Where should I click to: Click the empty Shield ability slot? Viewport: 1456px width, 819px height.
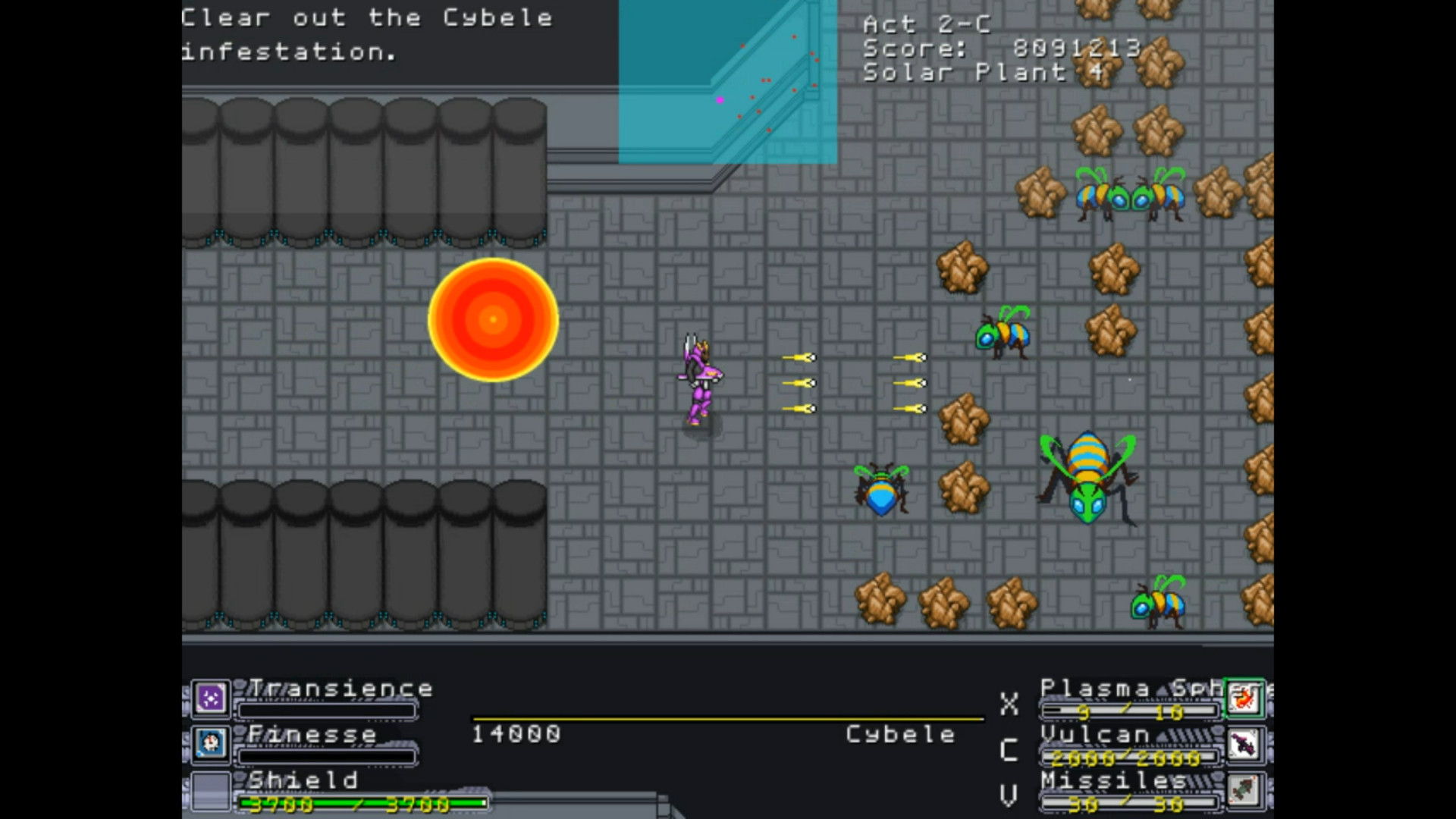coord(210,791)
